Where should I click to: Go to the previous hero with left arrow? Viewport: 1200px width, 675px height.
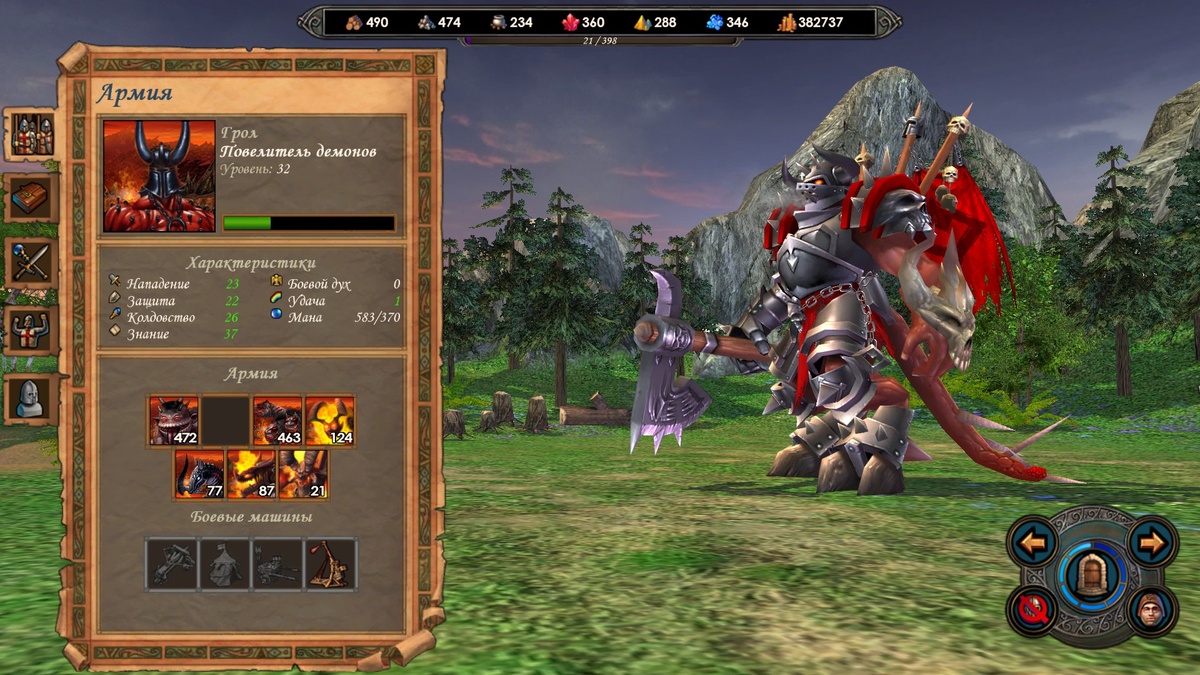(1033, 543)
